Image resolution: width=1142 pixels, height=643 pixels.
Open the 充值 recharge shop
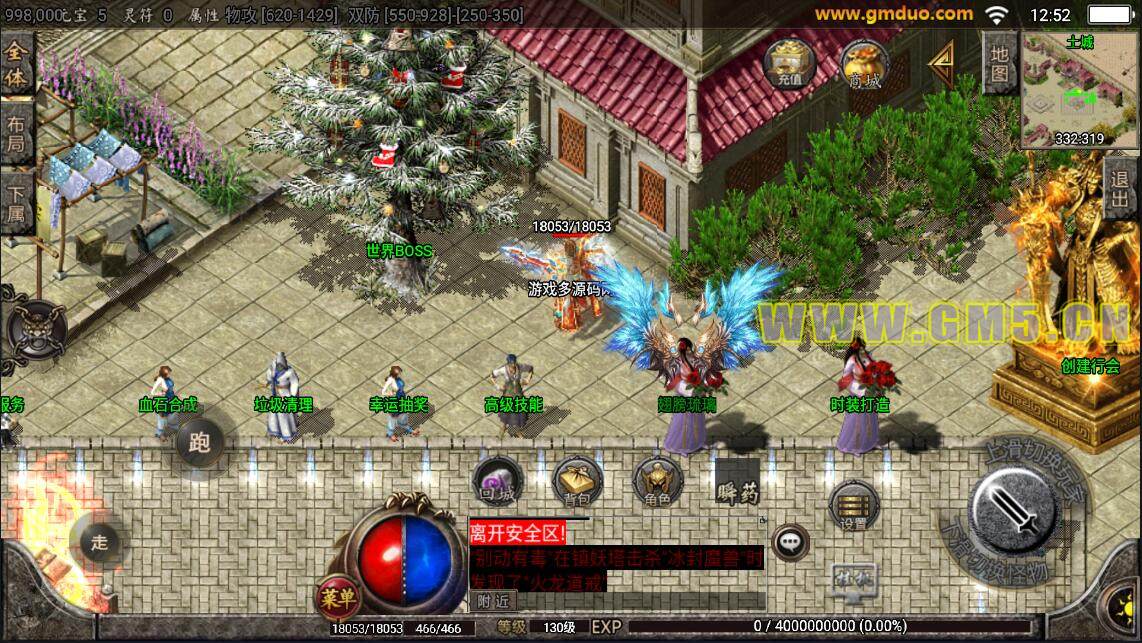(x=789, y=64)
